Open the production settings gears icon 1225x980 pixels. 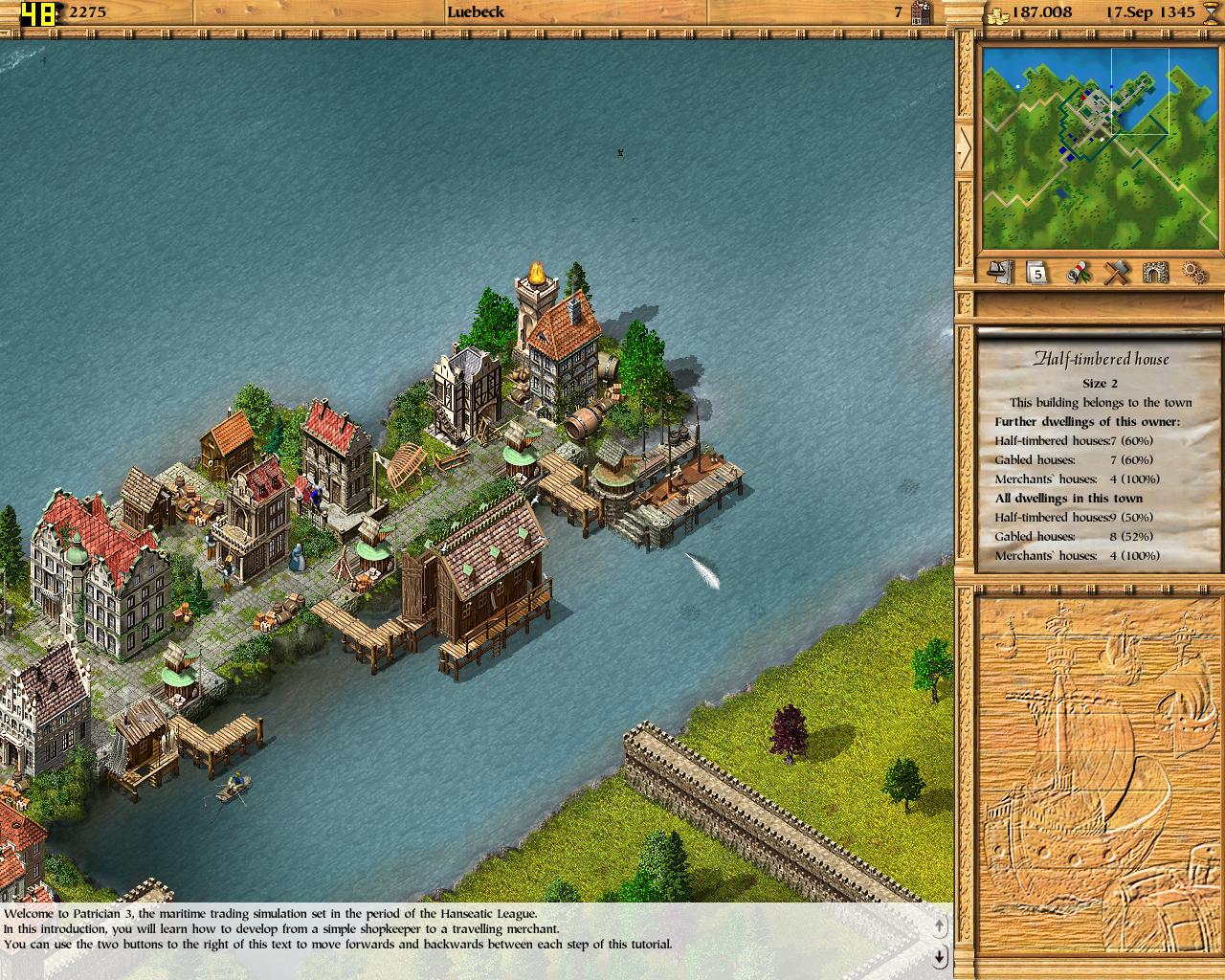(1193, 274)
